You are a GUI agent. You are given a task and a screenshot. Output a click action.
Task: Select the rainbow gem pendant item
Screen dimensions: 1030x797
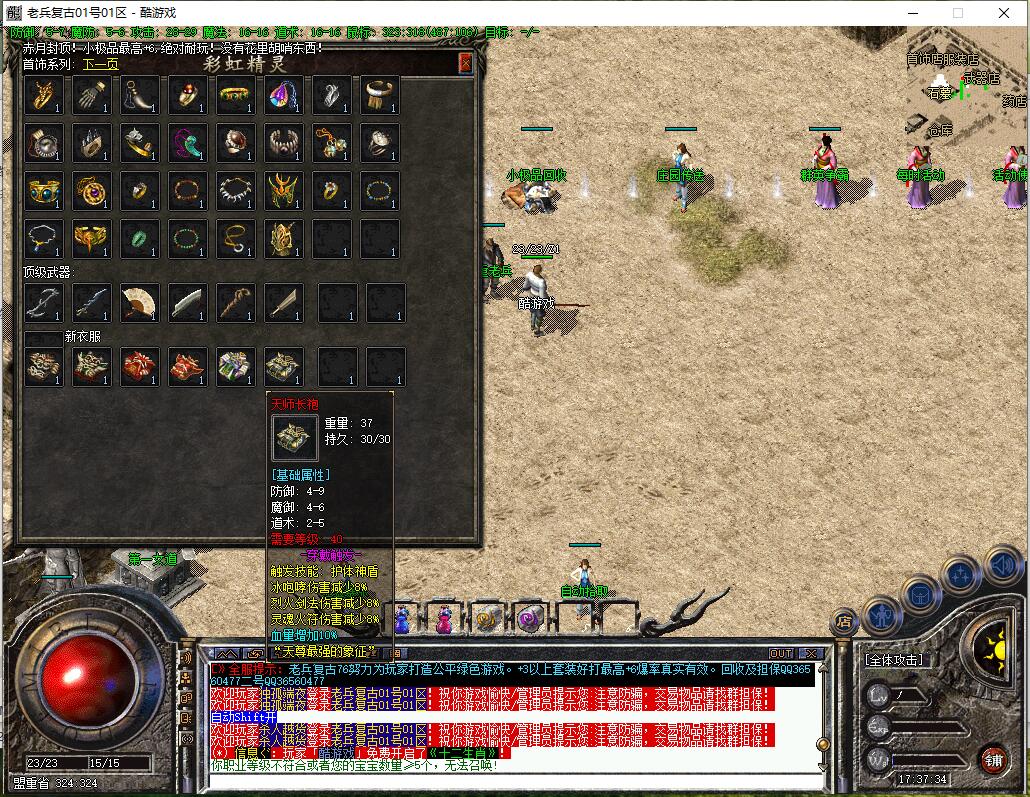(x=283, y=95)
